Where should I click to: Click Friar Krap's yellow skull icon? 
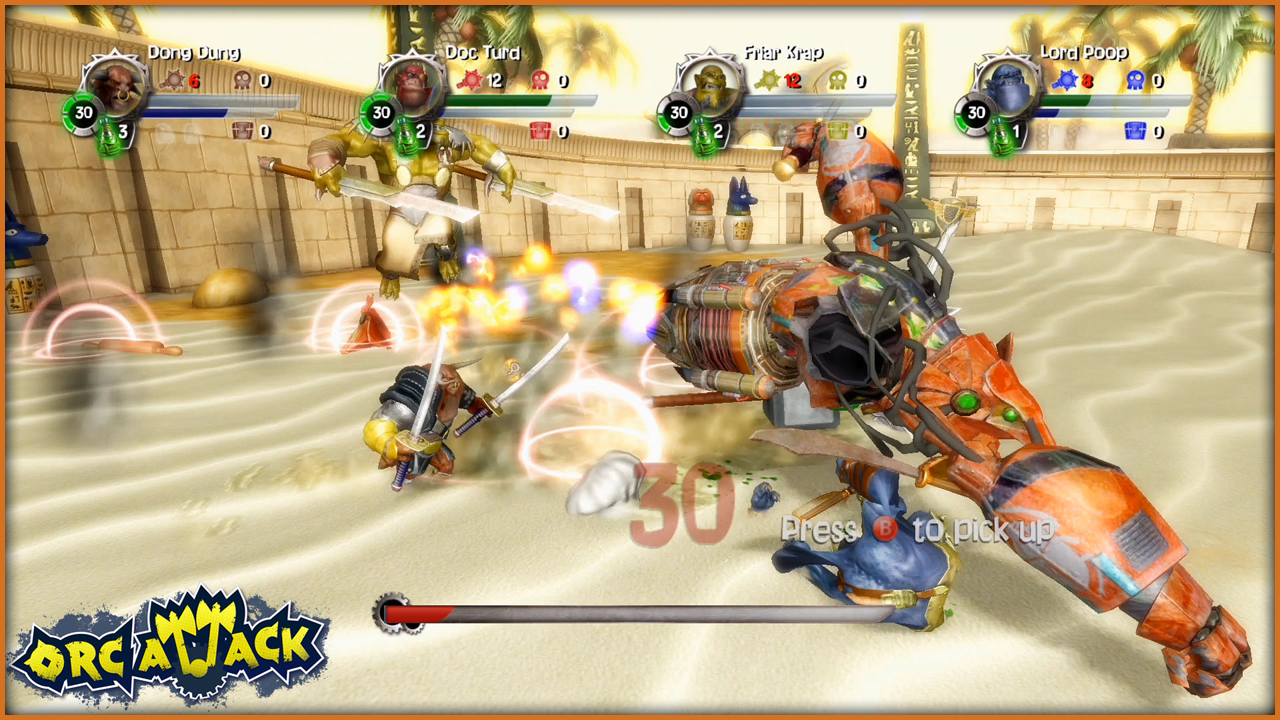pyautogui.click(x=837, y=81)
